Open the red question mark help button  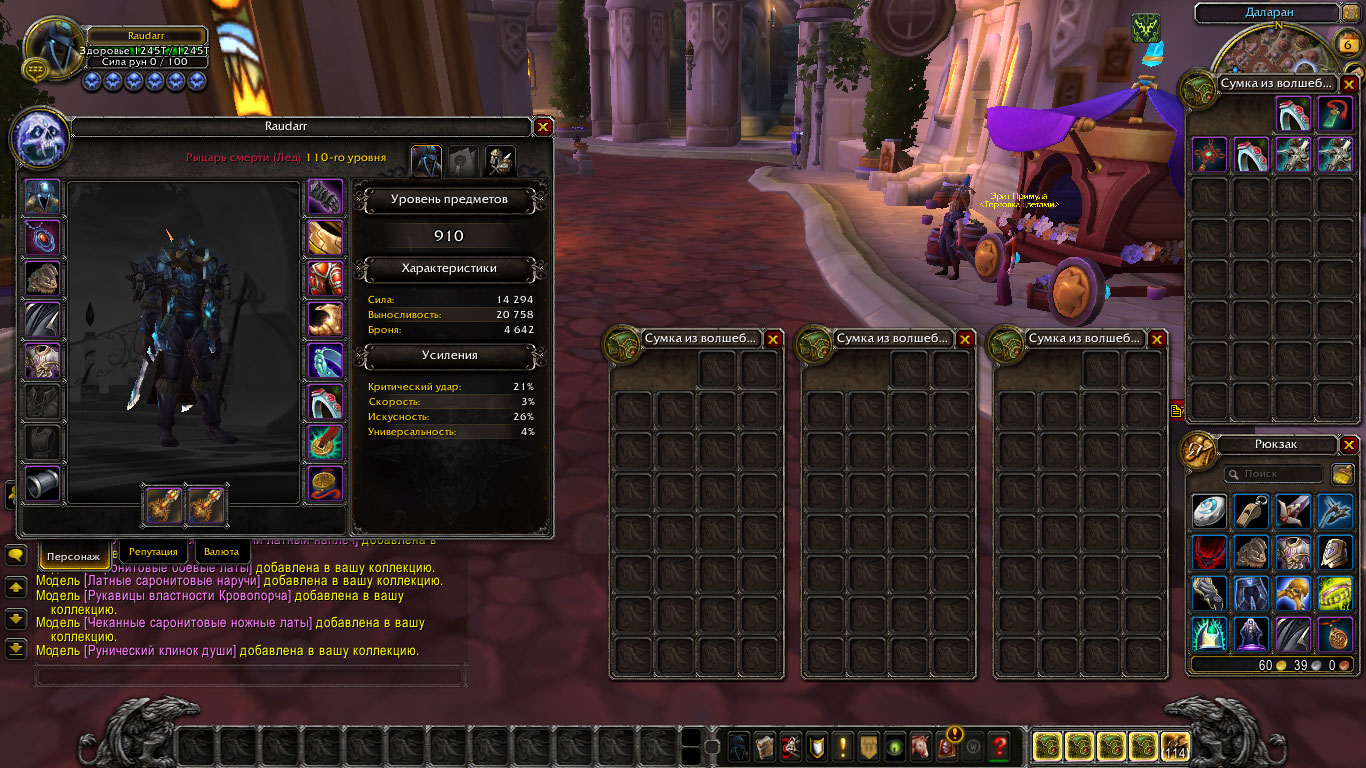(x=999, y=746)
